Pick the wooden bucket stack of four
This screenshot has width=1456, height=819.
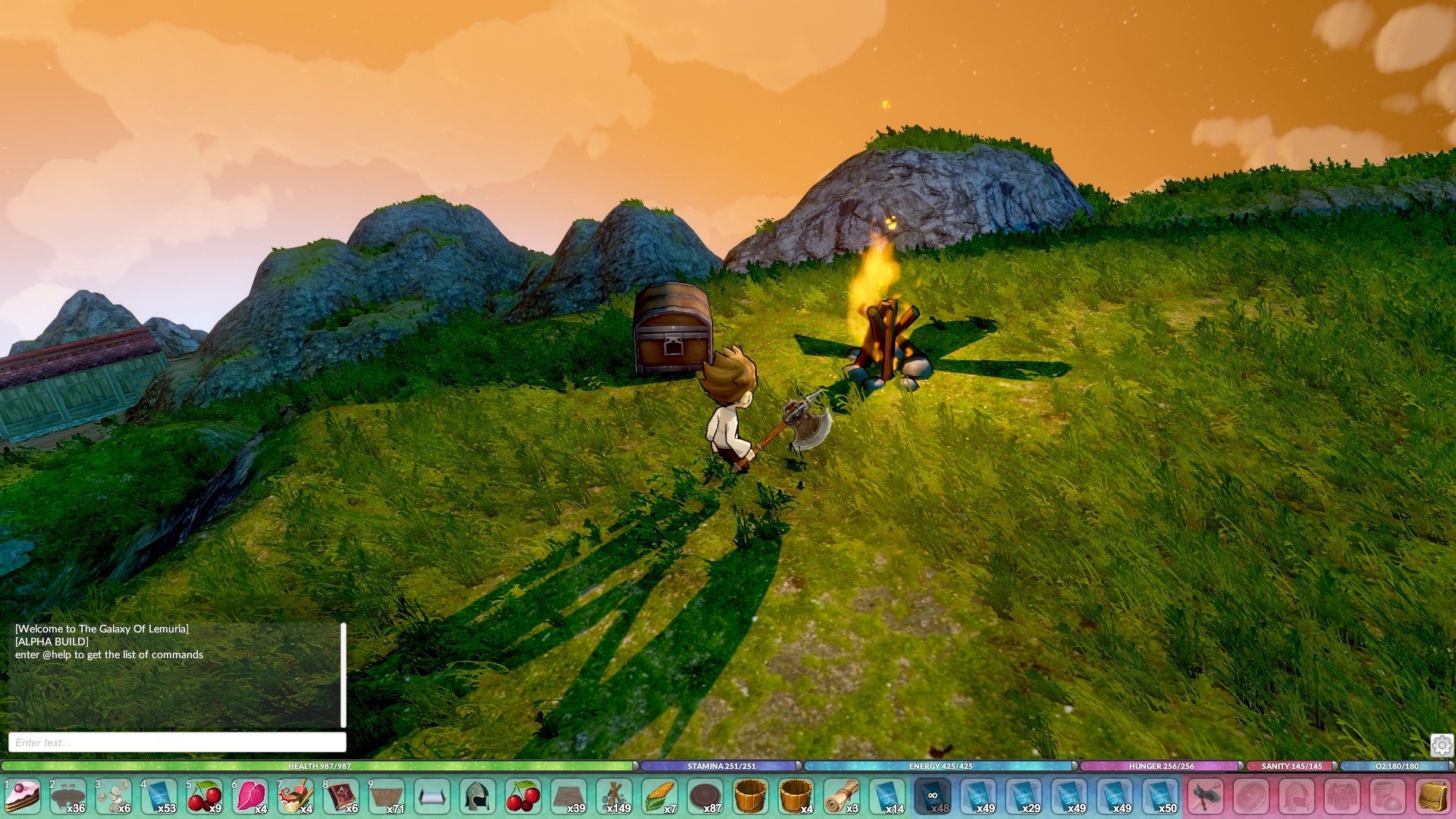pyautogui.click(x=796, y=797)
